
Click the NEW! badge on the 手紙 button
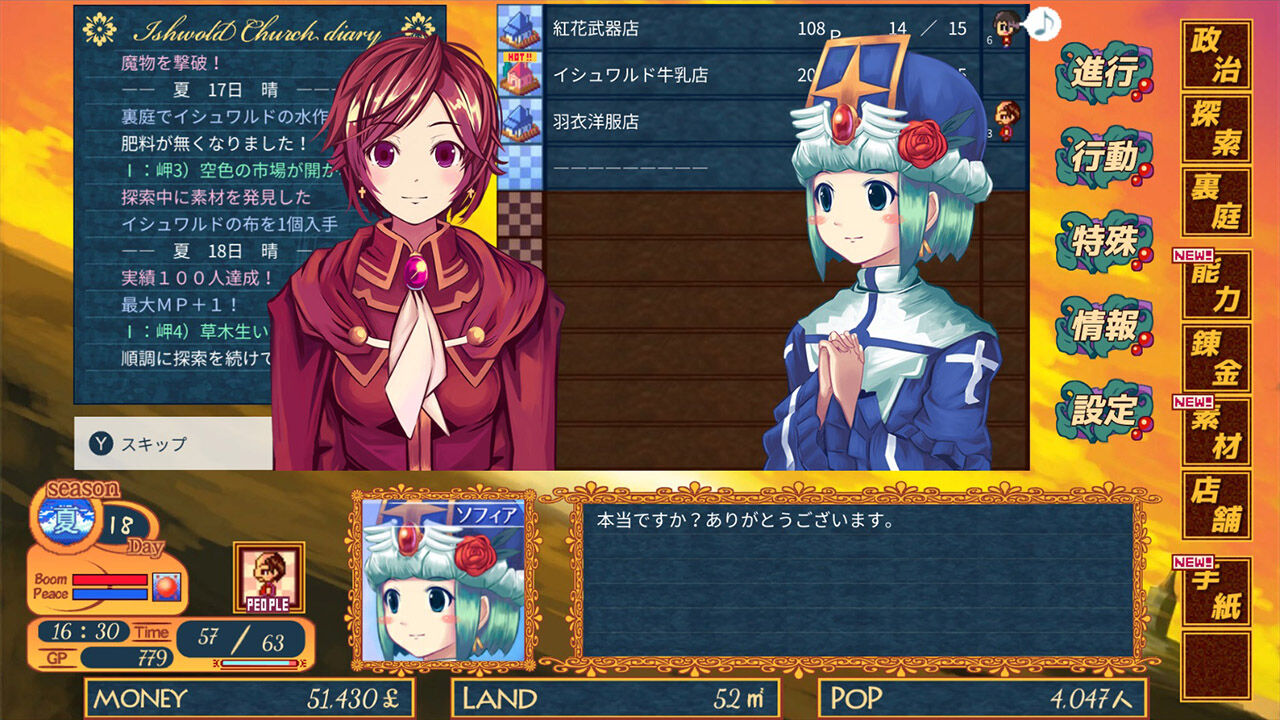[1191, 563]
